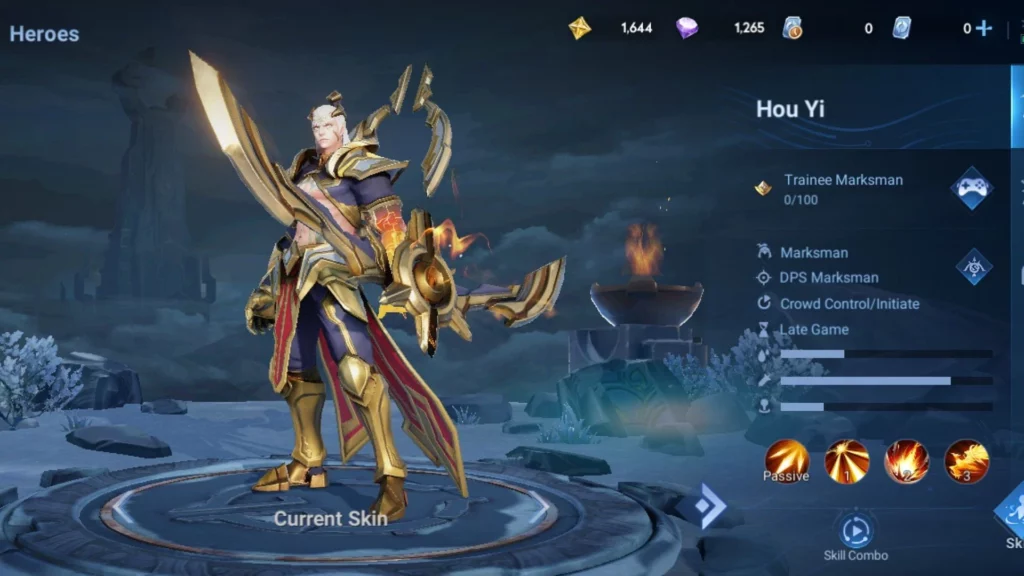Go back via the Heroes title
Viewport: 1024px width, 576px height.
click(44, 33)
